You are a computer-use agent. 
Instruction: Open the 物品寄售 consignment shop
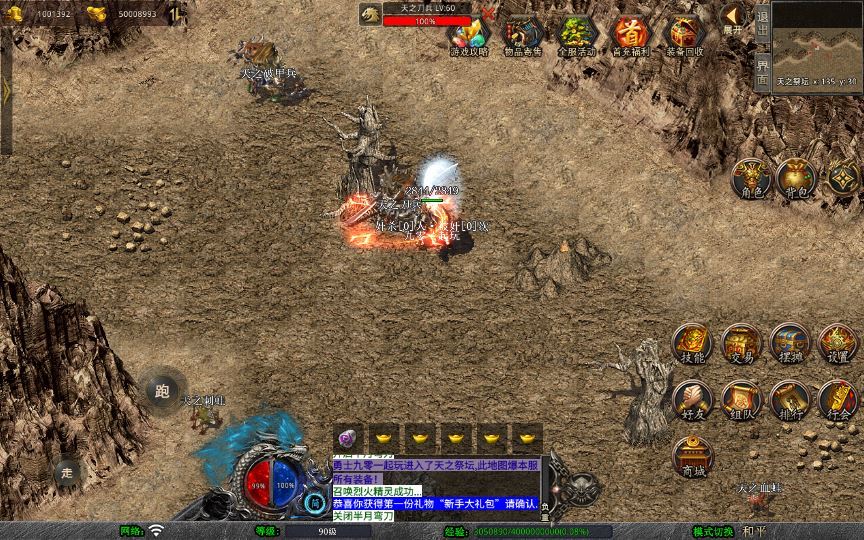click(522, 35)
